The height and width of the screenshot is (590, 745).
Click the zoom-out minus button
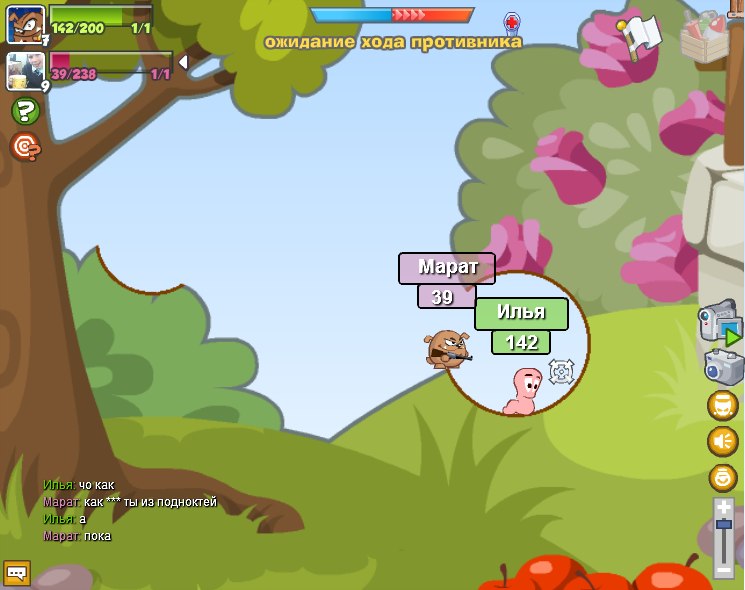click(x=724, y=570)
